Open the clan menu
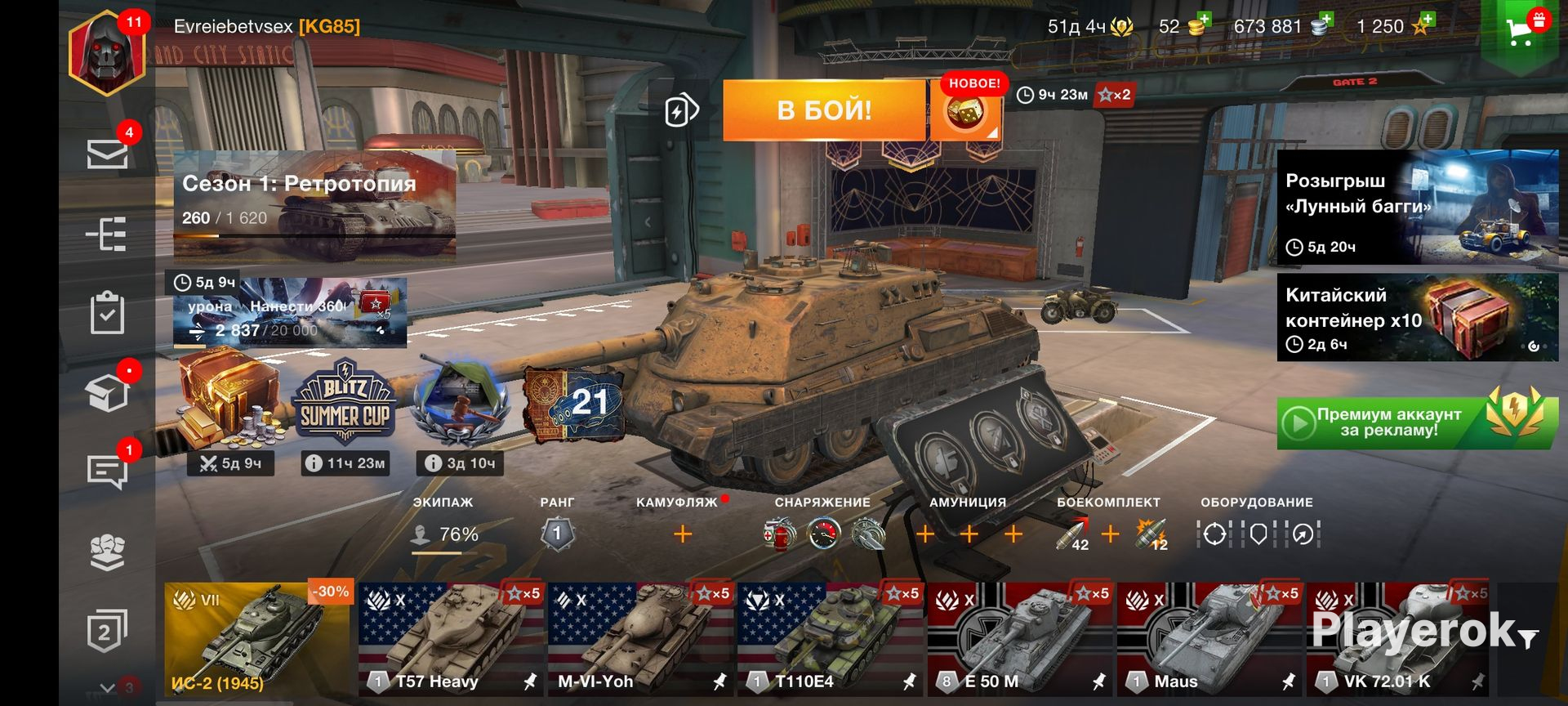 coord(107,552)
